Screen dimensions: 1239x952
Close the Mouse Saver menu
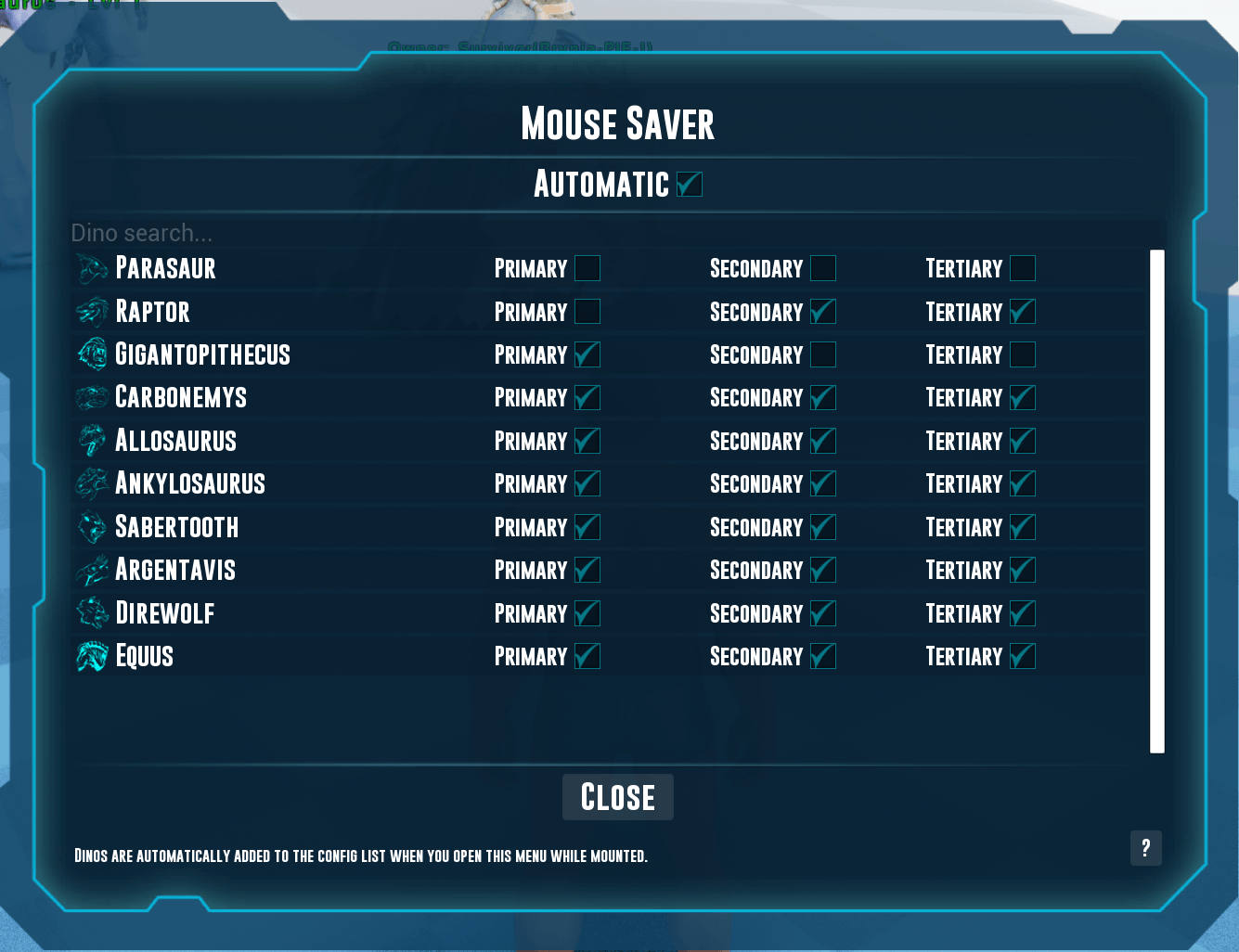[x=617, y=797]
